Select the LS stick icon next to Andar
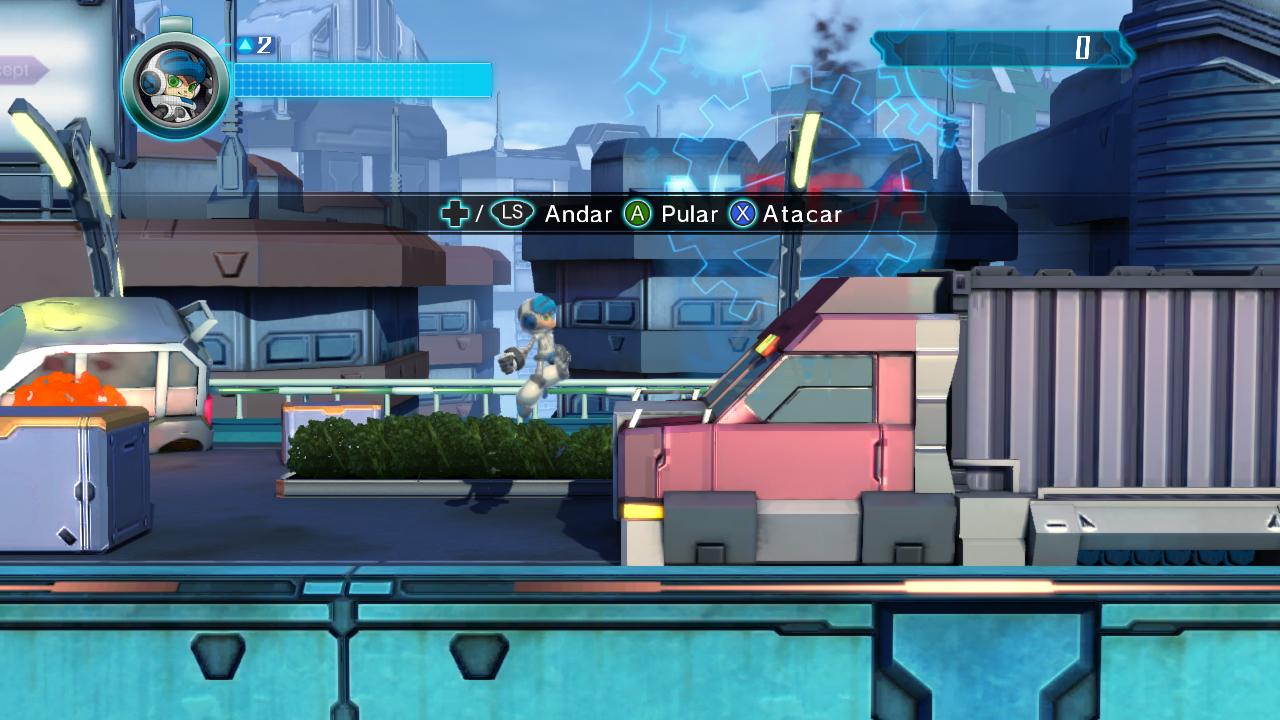Viewport: 1280px width, 720px height. [510, 214]
